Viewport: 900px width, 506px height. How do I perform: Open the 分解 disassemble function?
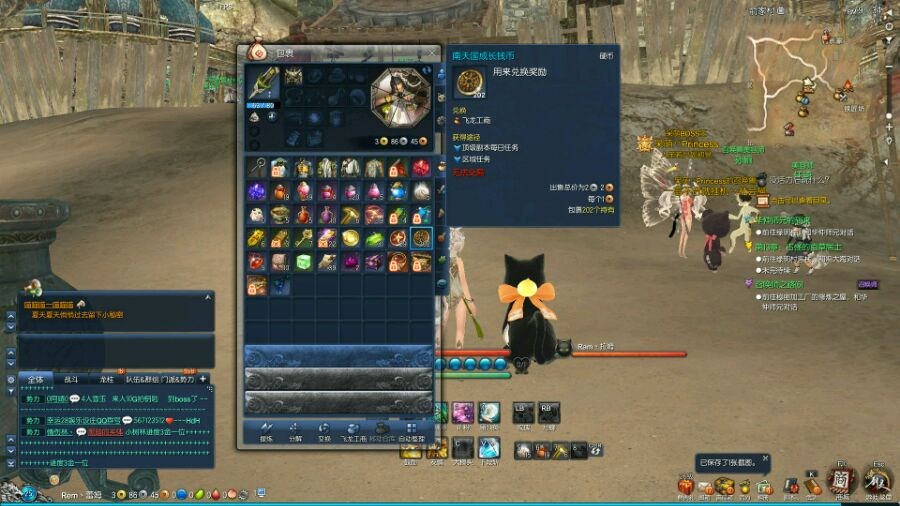click(x=295, y=432)
